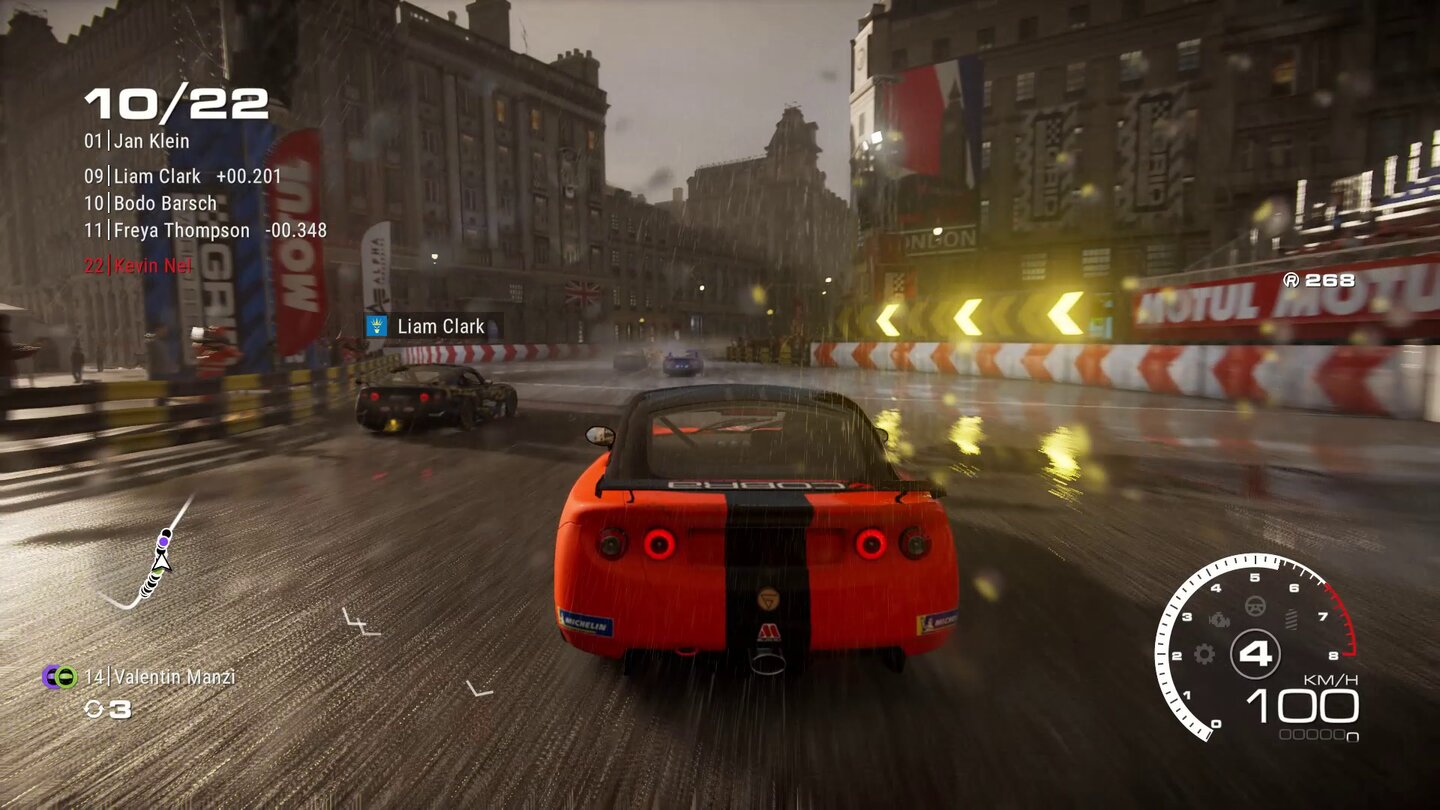Click the gear cog icon inside the rev counter
1440x810 pixels.
point(1204,654)
